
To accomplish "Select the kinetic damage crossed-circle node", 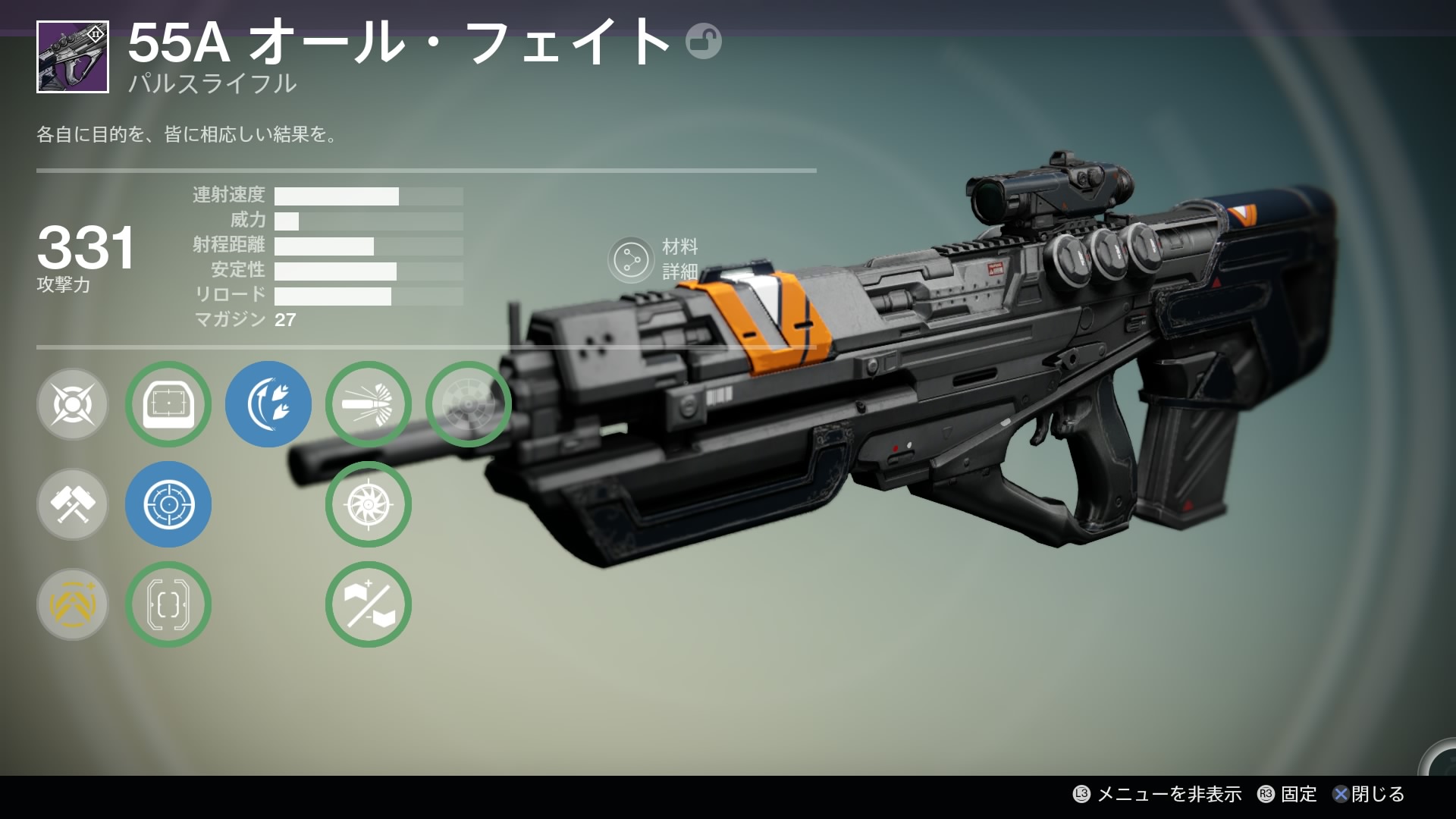I will pos(73,404).
